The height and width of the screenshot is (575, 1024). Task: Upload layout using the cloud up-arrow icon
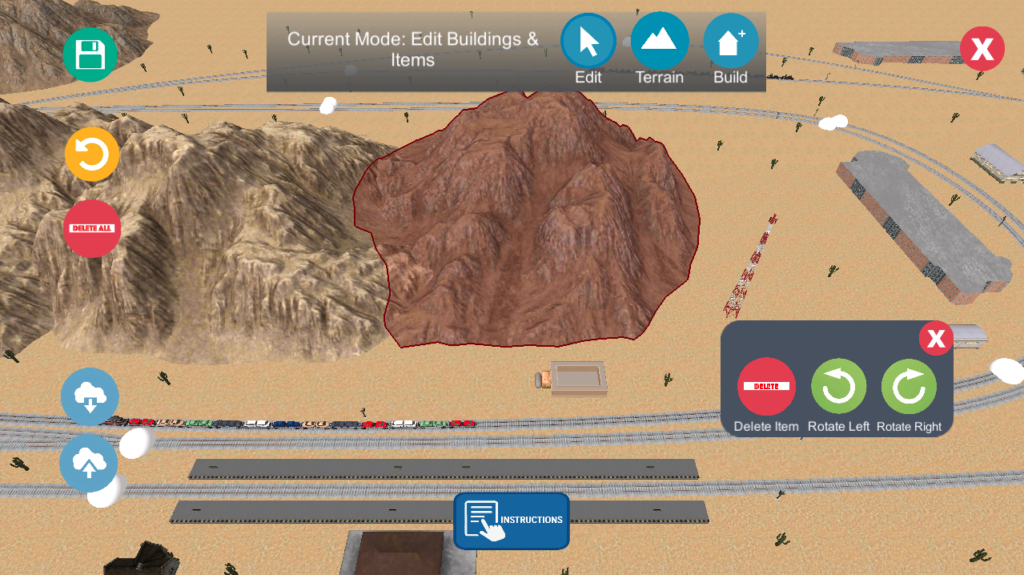coord(89,462)
